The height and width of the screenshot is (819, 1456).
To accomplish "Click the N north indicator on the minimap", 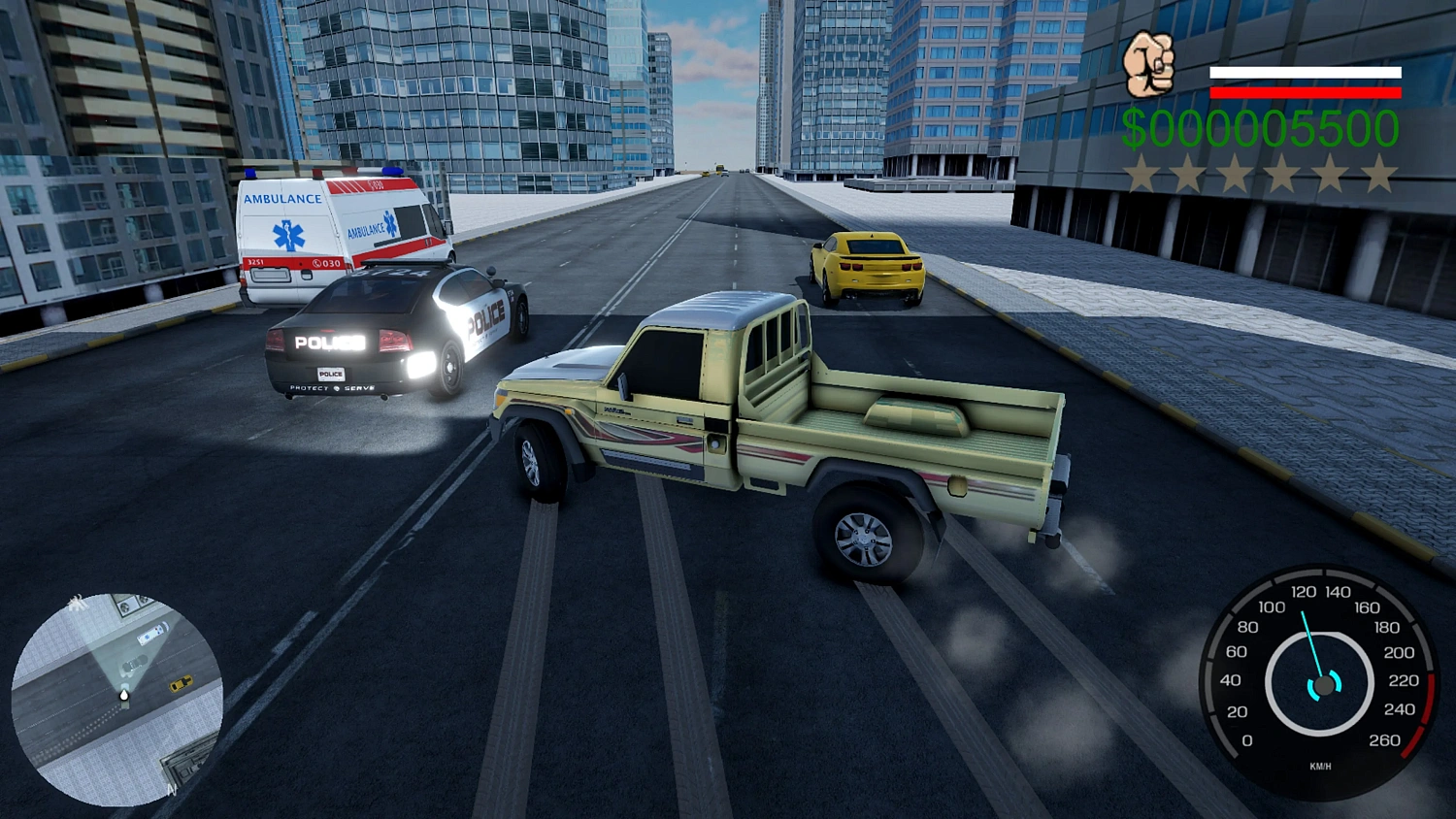I will pyautogui.click(x=171, y=788).
